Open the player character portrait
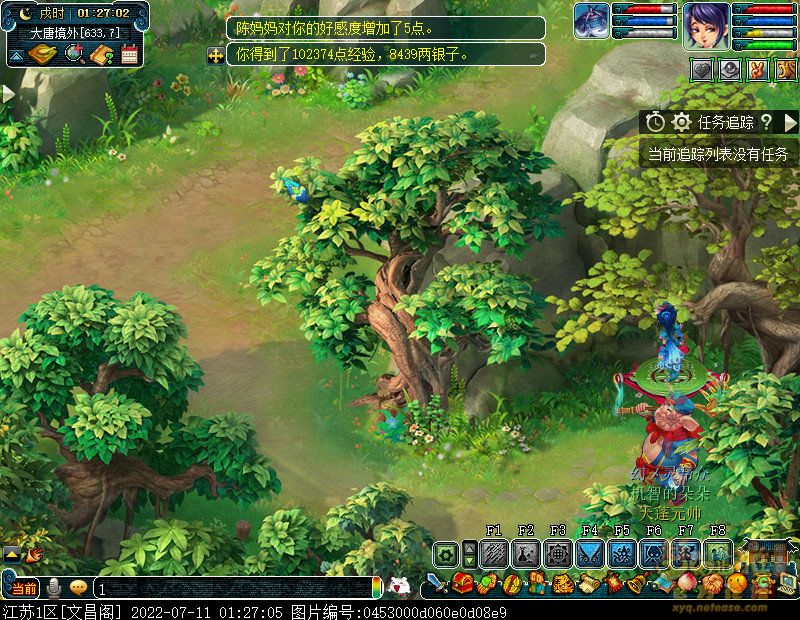This screenshot has height=620, width=800. (706, 27)
